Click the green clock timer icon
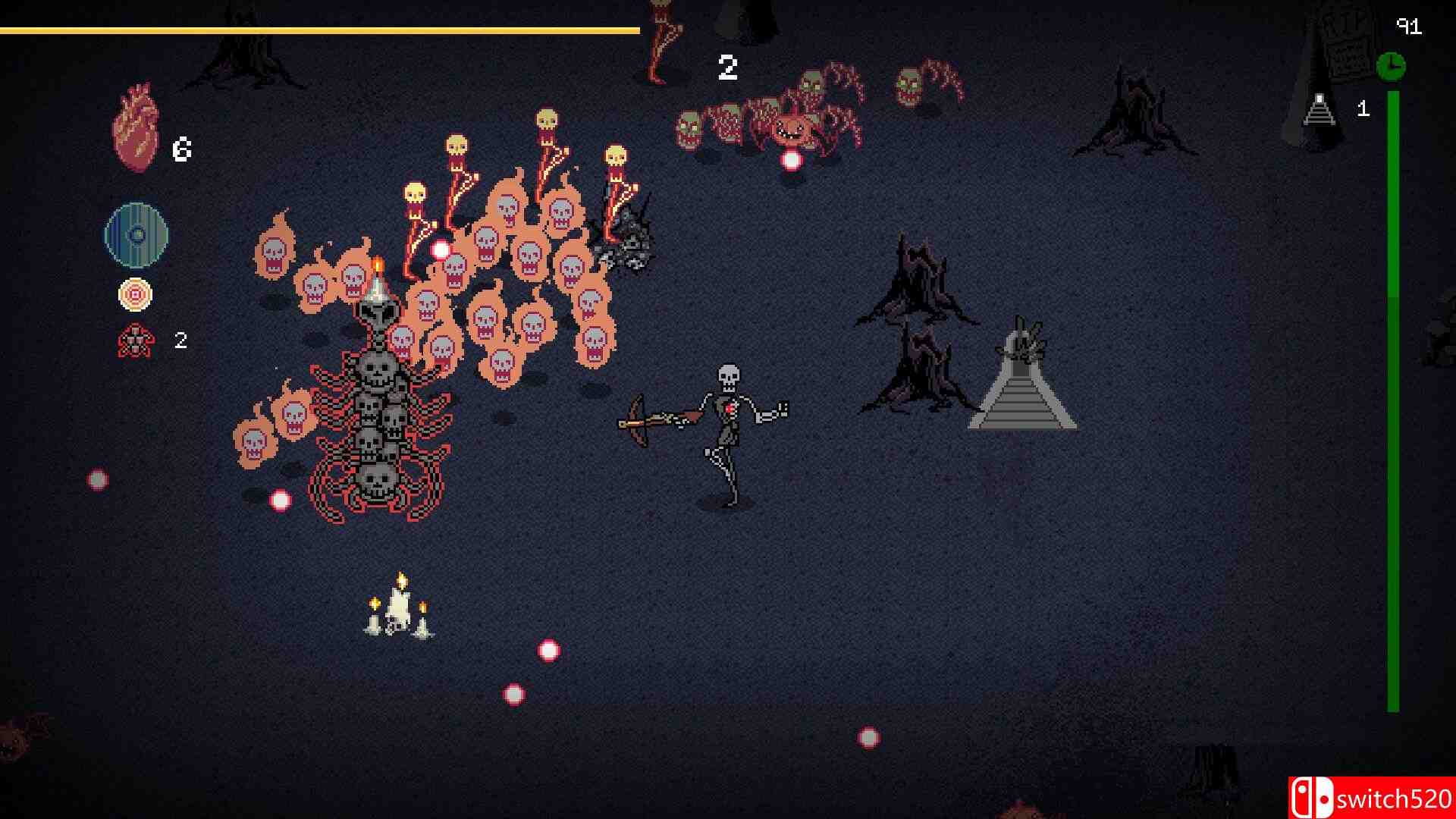 pos(1391,66)
